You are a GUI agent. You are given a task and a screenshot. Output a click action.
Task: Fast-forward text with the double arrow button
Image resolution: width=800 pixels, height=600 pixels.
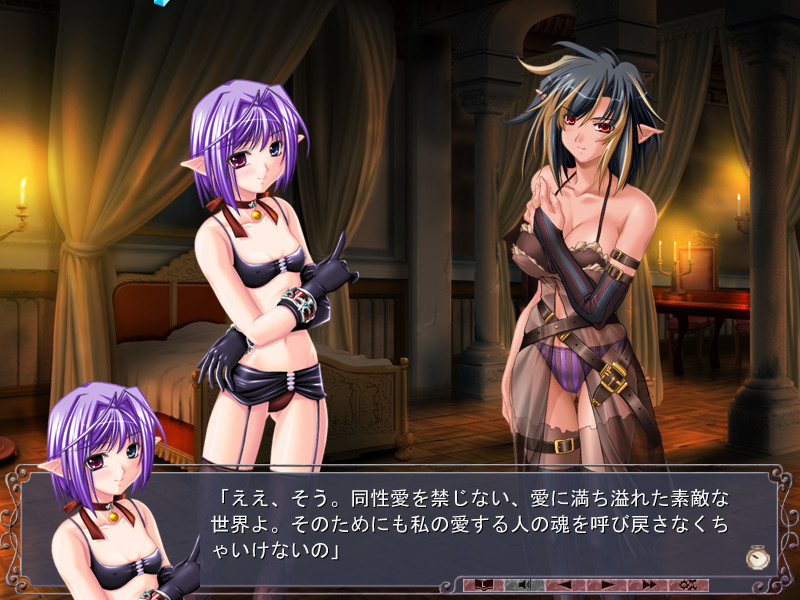click(648, 584)
